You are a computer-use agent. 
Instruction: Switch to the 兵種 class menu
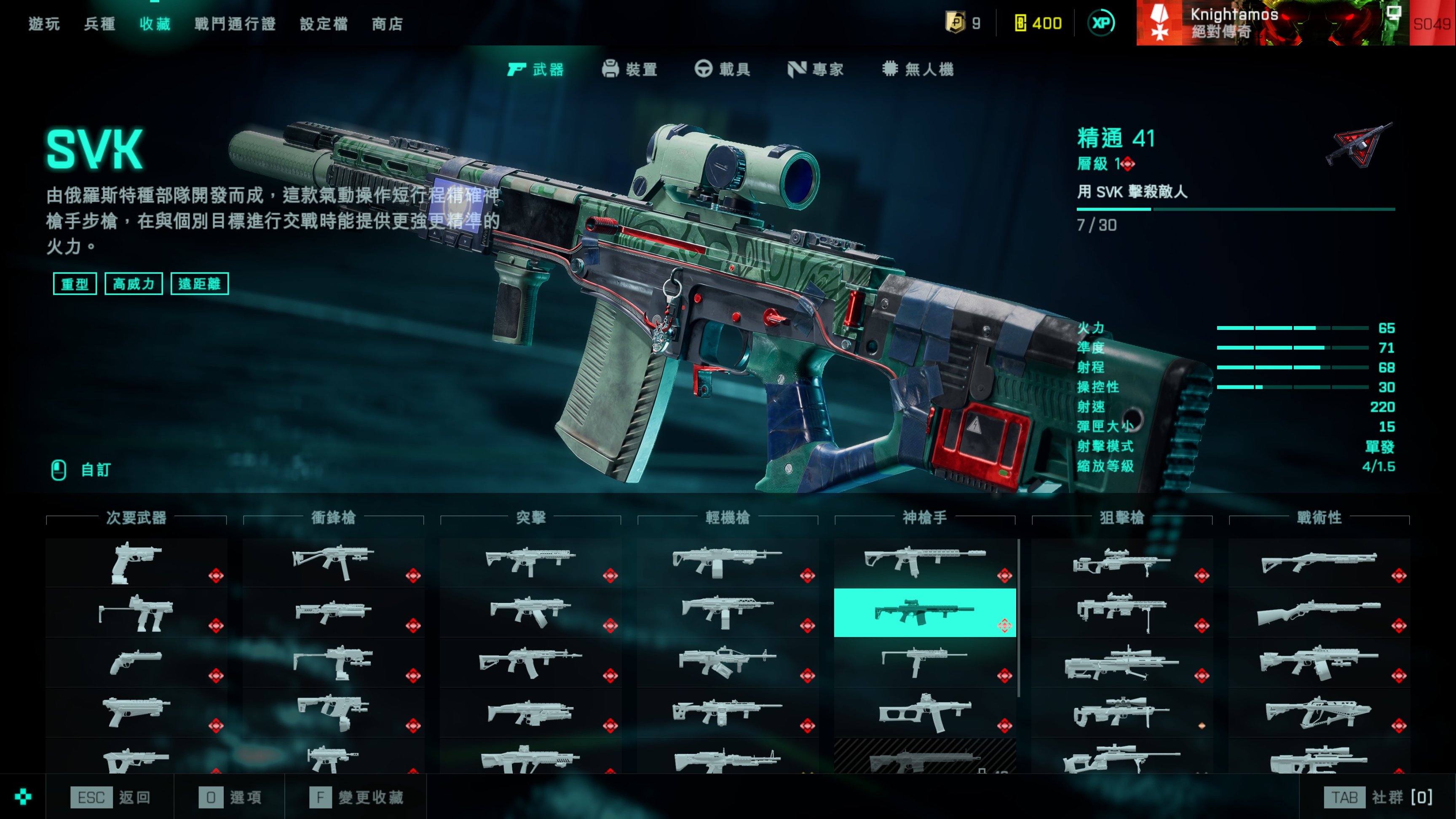(99, 24)
